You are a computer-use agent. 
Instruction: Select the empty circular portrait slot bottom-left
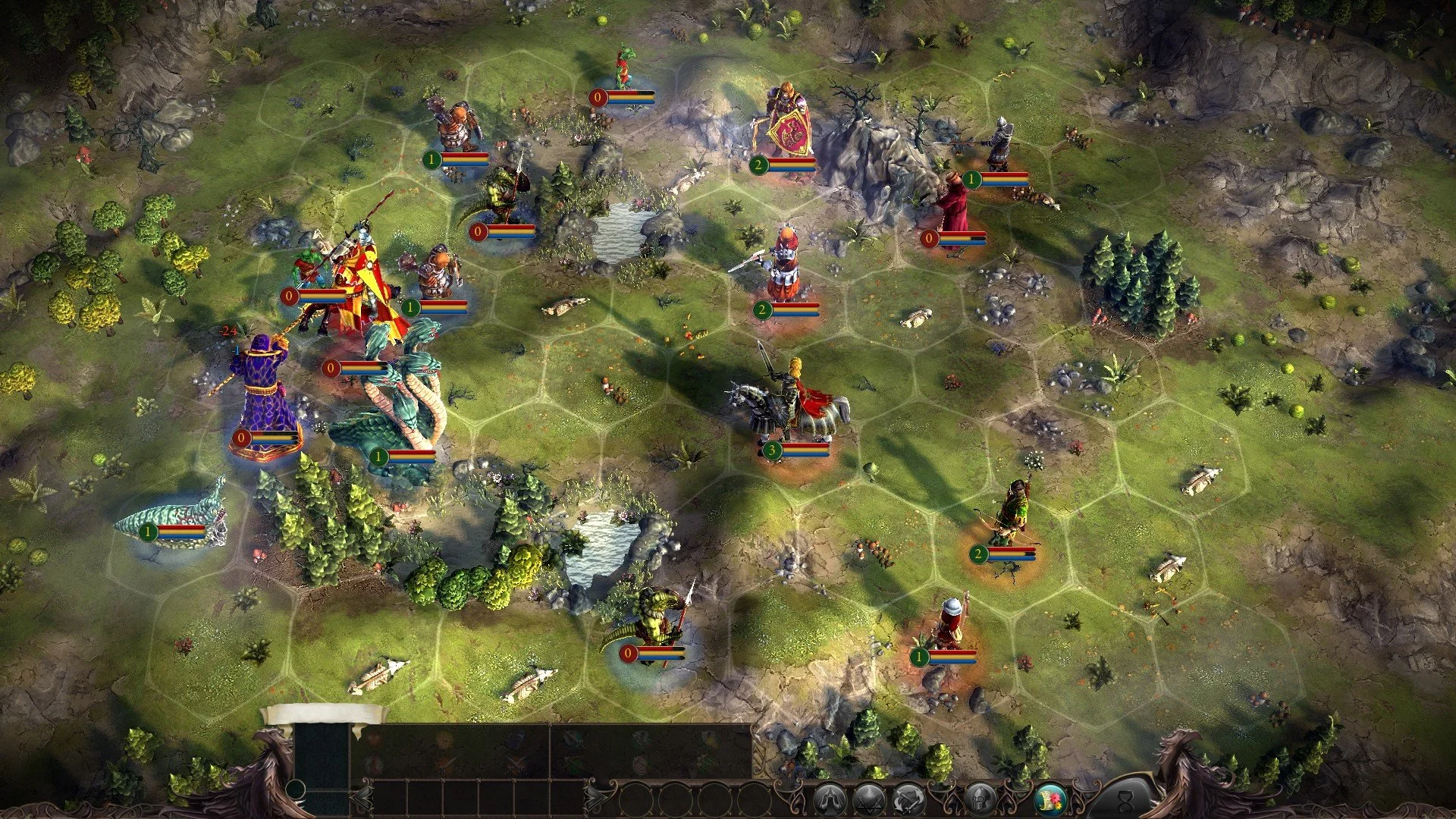pos(296,789)
